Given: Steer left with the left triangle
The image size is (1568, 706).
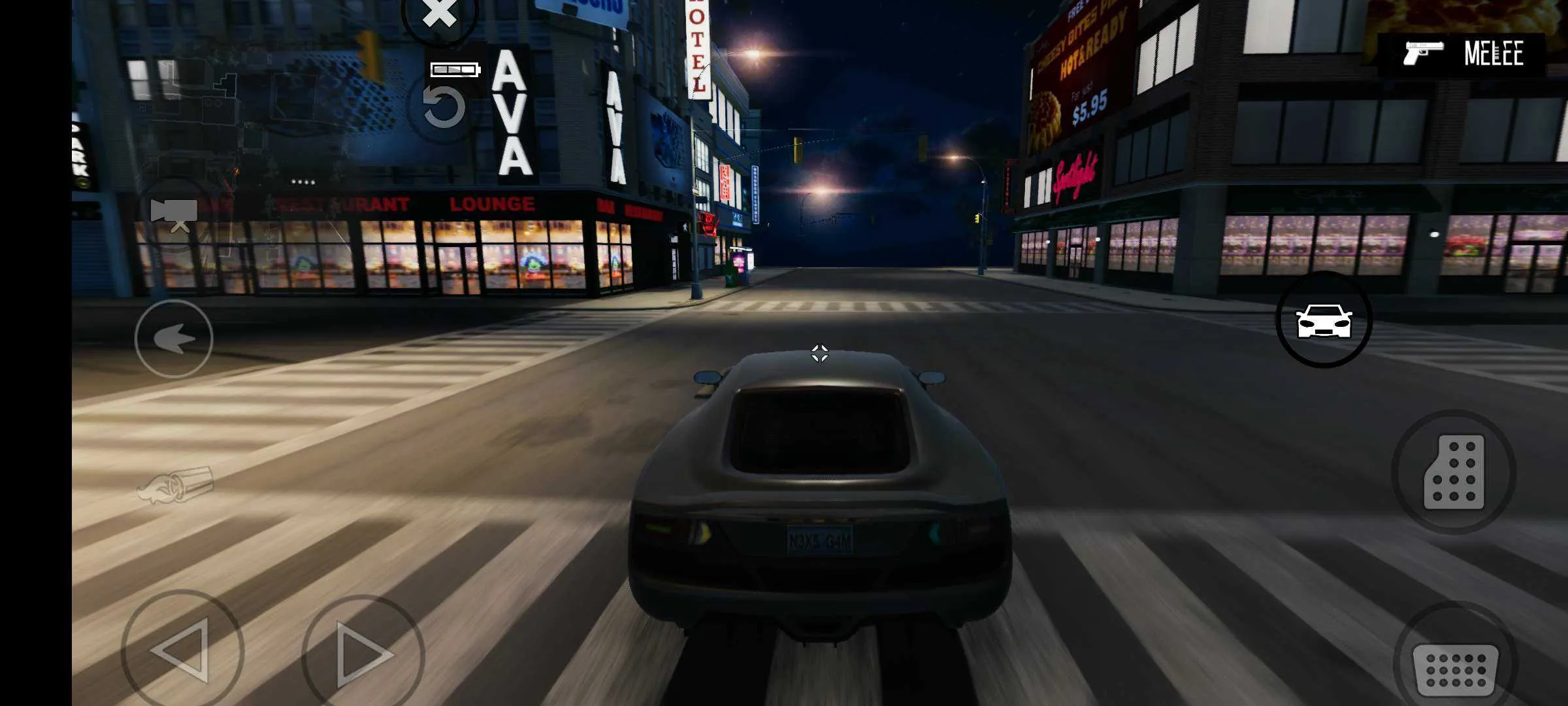Looking at the screenshot, I should pyautogui.click(x=182, y=650).
